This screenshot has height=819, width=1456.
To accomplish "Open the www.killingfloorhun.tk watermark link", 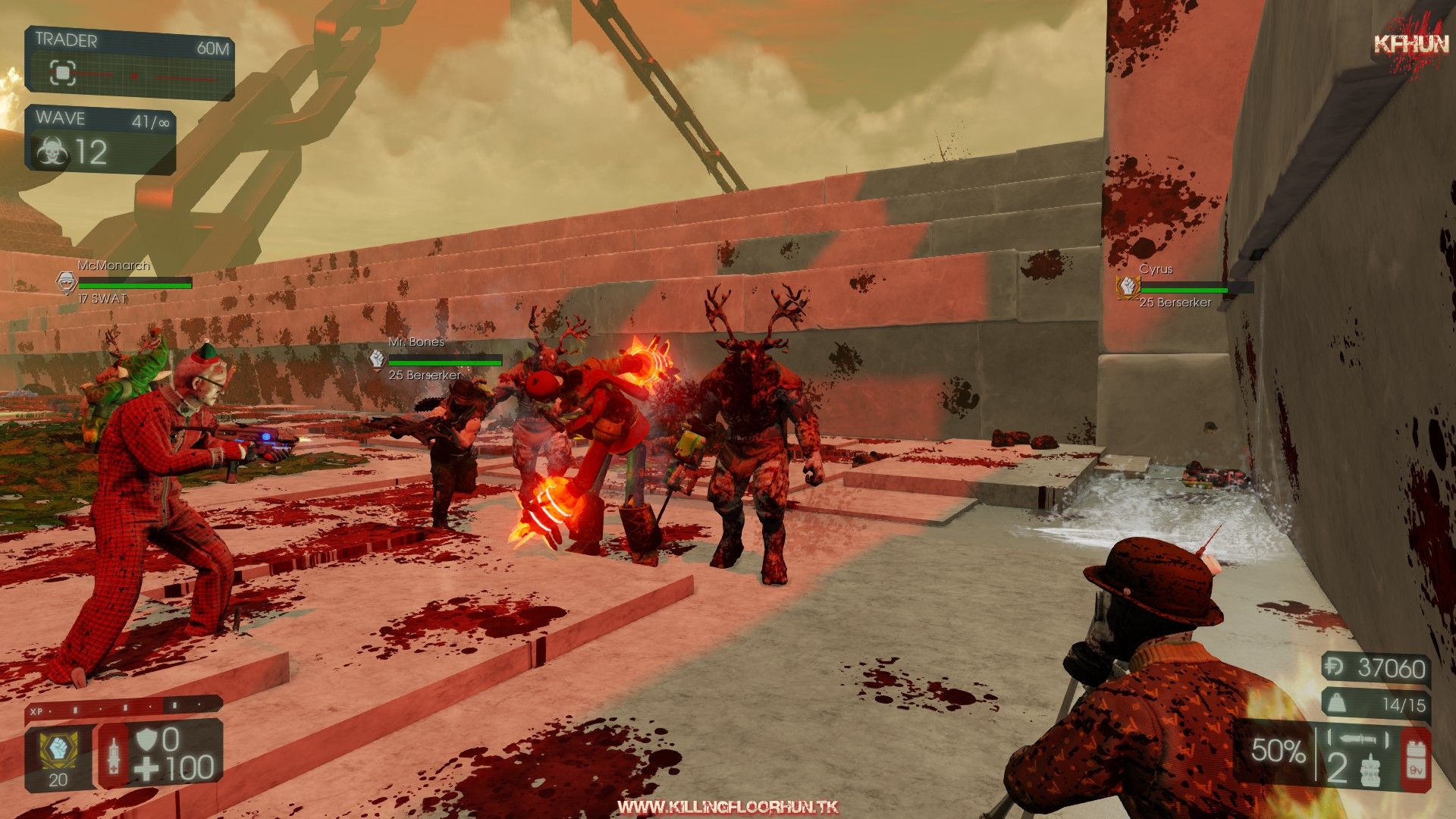I will 727,807.
